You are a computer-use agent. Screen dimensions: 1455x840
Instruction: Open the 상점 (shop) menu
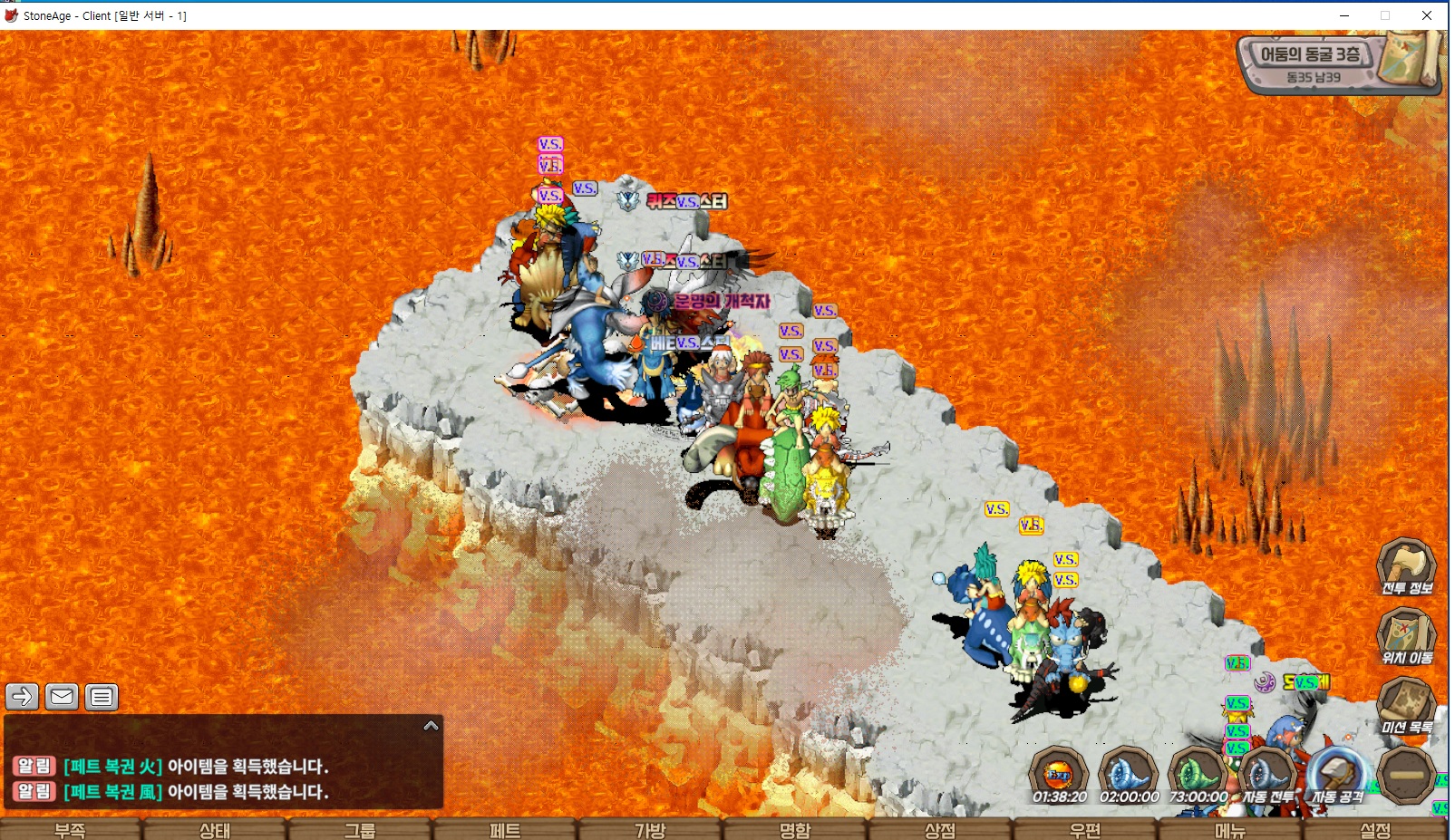pyautogui.click(x=940, y=829)
